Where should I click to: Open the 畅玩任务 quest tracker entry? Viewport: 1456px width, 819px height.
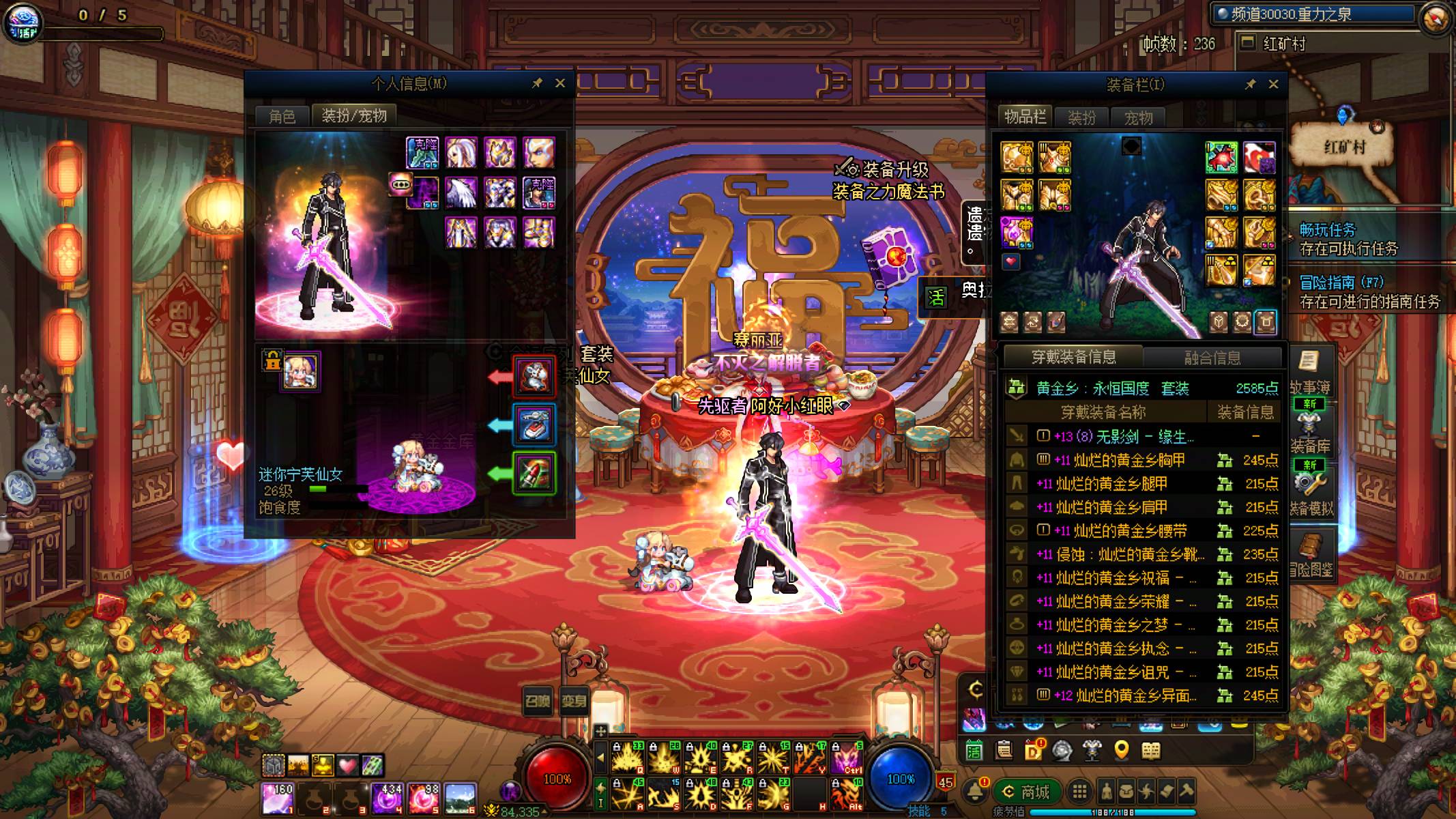coord(1348,239)
